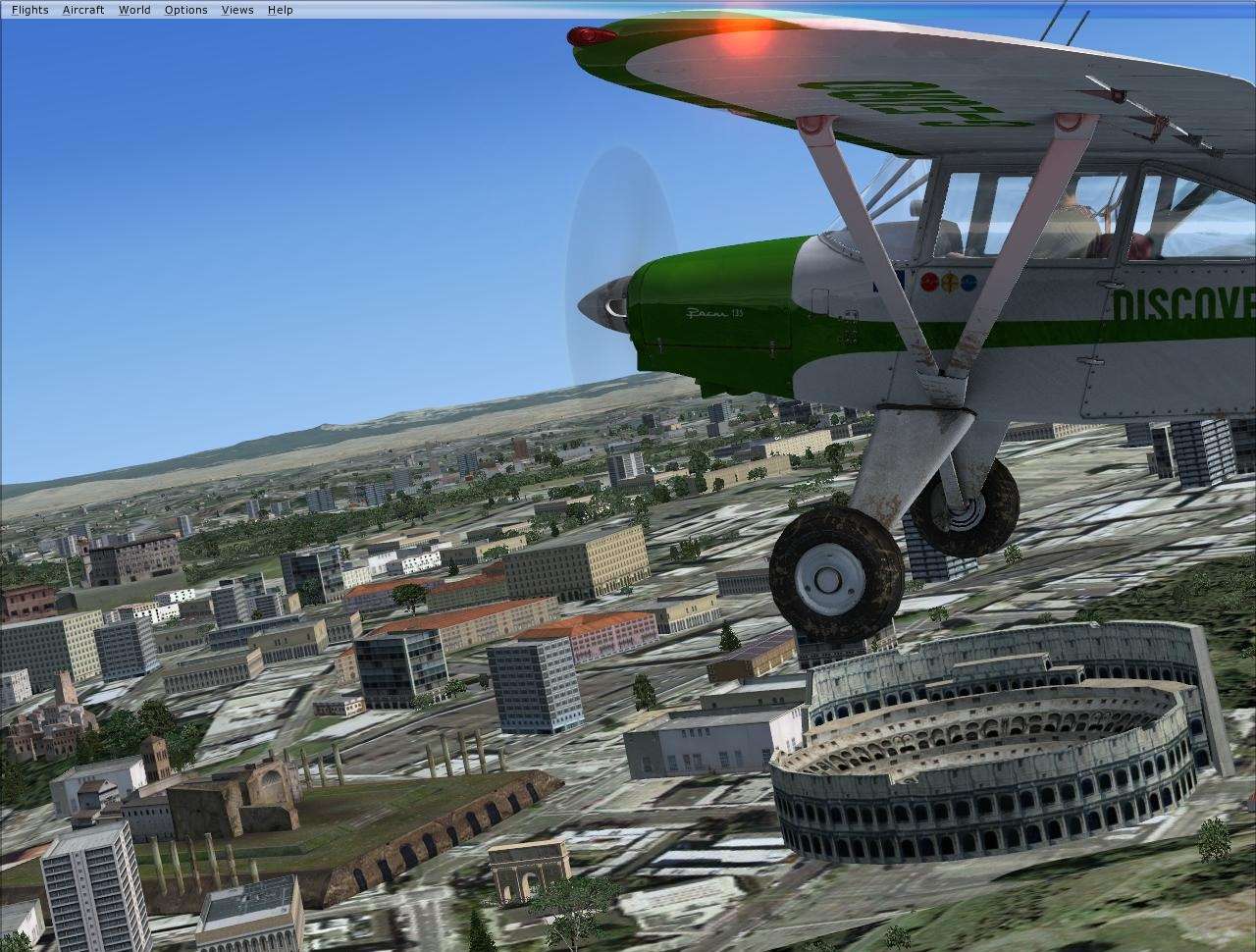Open the Aircraft menu
The width and height of the screenshot is (1256, 952).
(x=82, y=9)
